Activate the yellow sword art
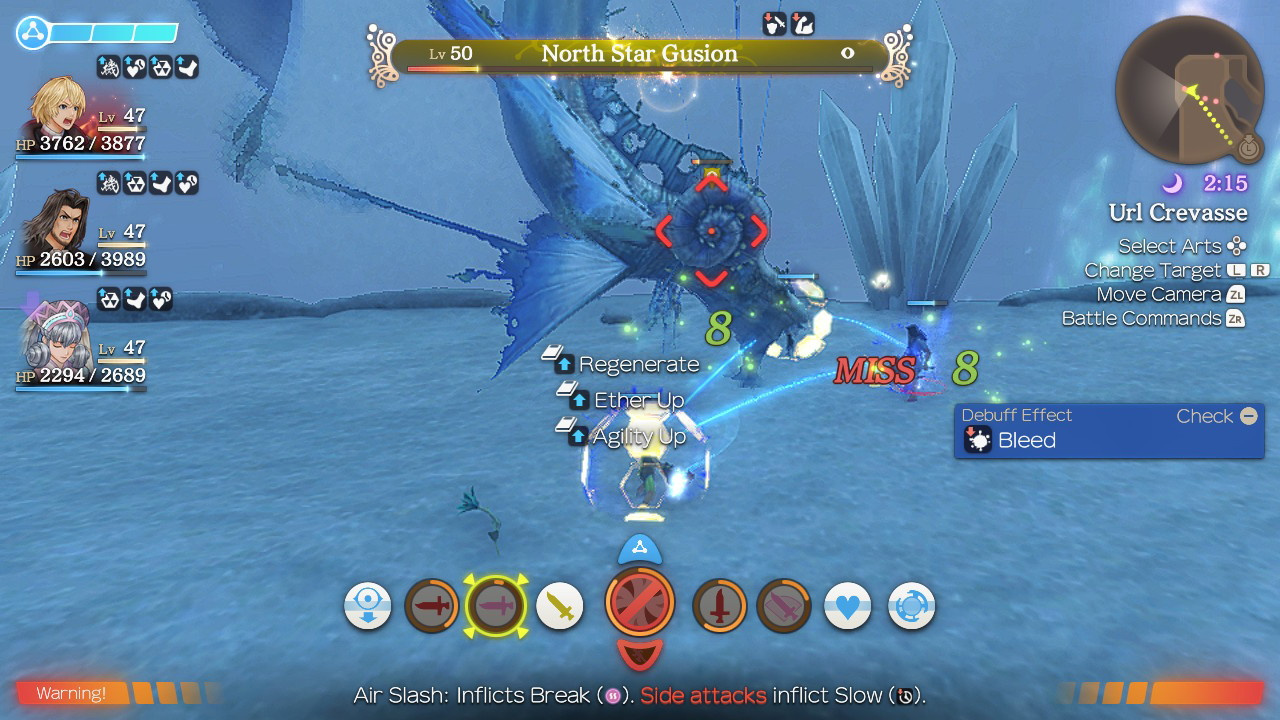 [x=560, y=606]
